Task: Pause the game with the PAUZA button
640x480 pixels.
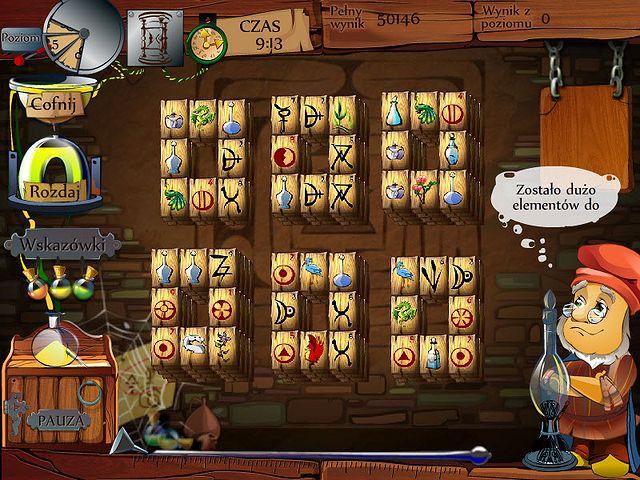Action: click(61, 418)
